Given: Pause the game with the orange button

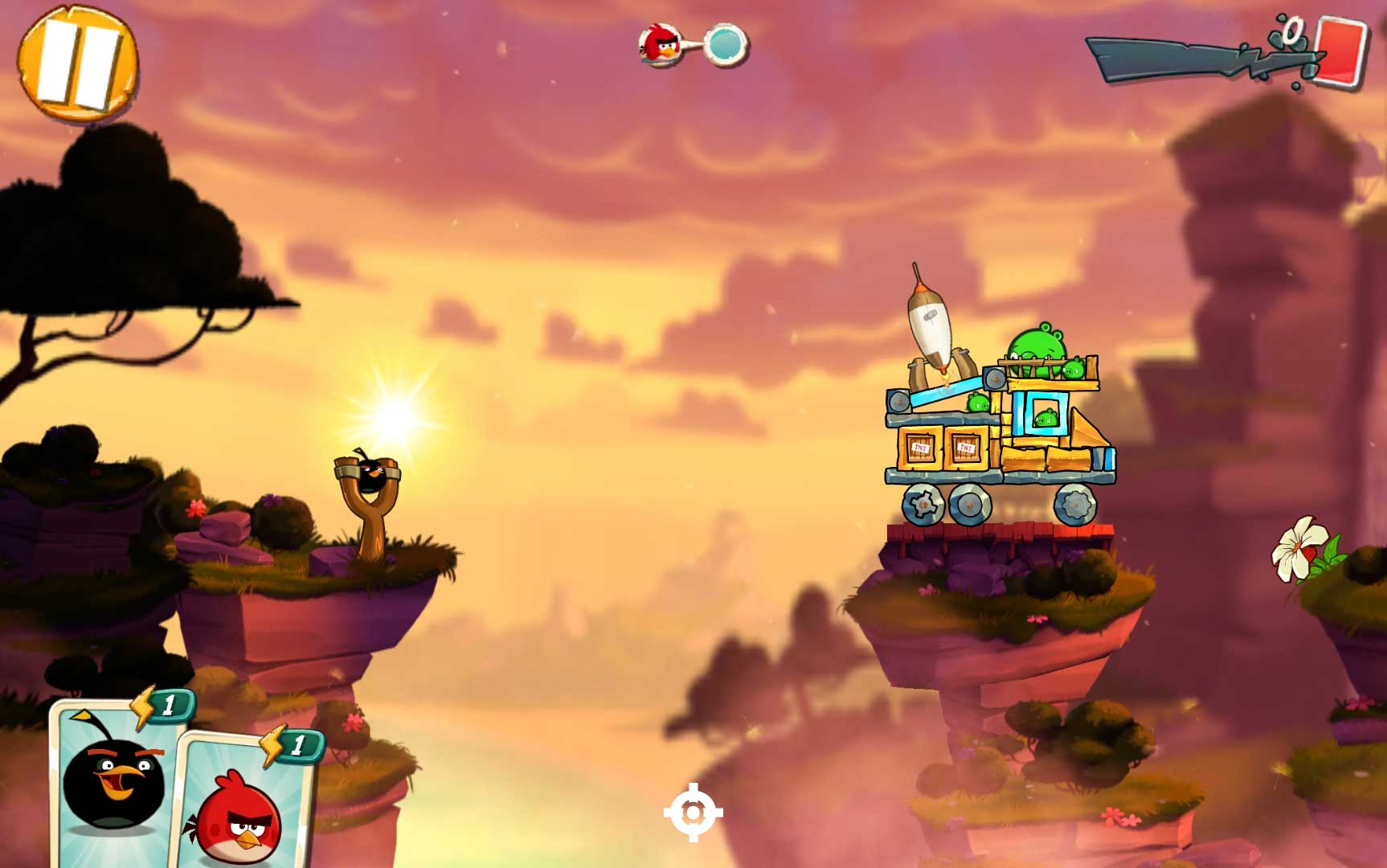Looking at the screenshot, I should tap(77, 63).
